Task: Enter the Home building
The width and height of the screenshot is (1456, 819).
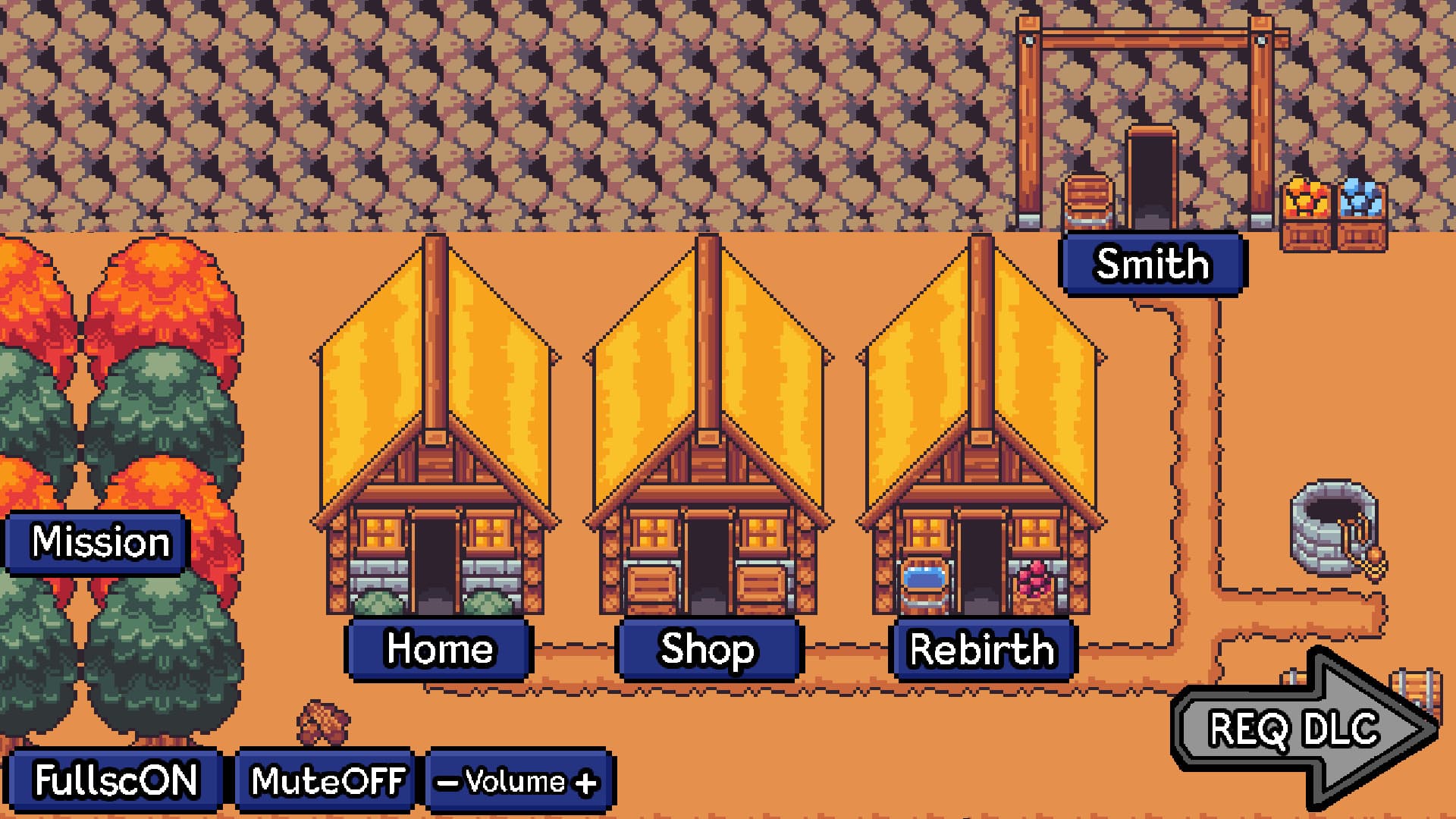Action: click(440, 648)
